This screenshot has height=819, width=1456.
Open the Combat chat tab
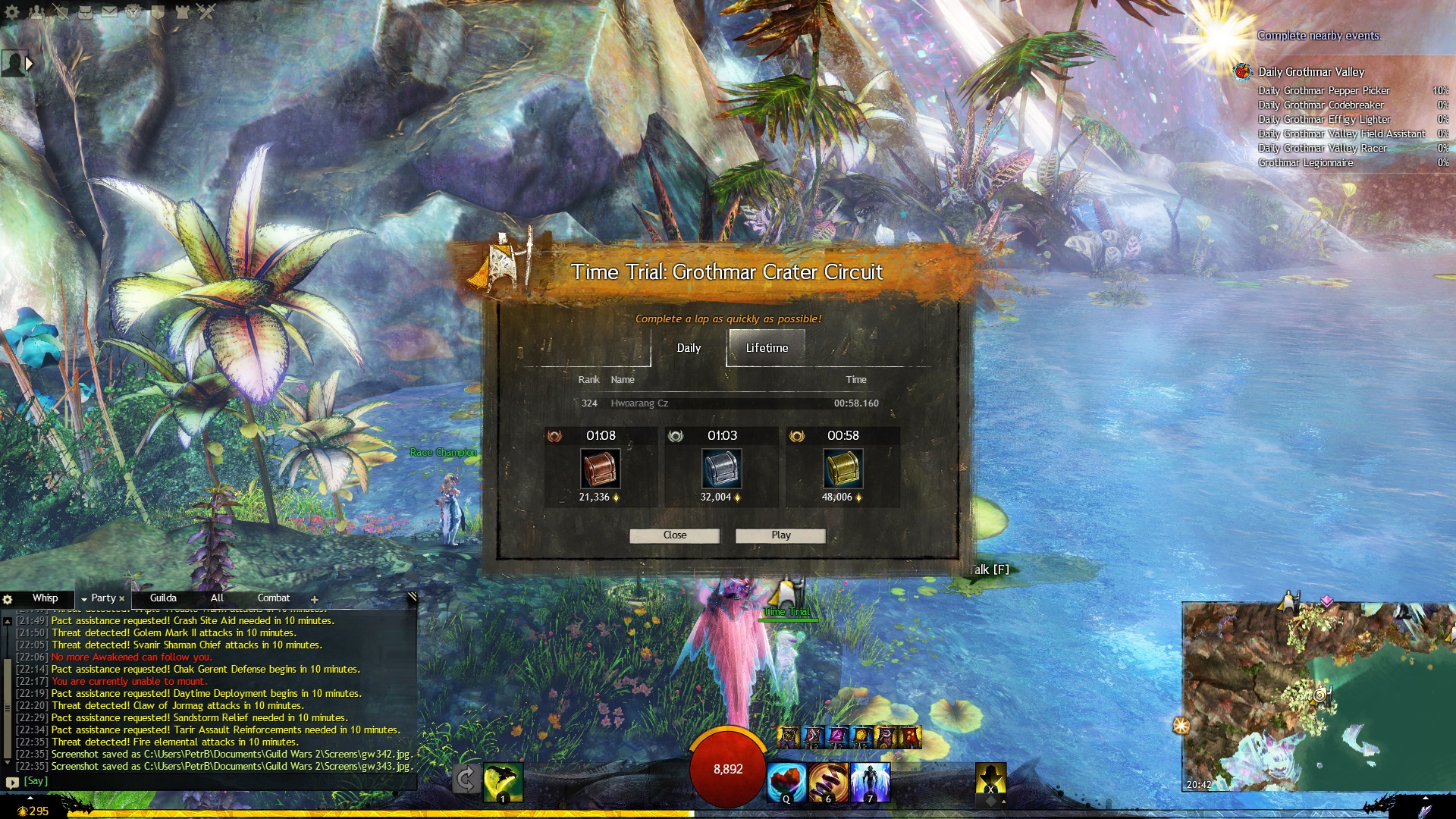pos(273,598)
